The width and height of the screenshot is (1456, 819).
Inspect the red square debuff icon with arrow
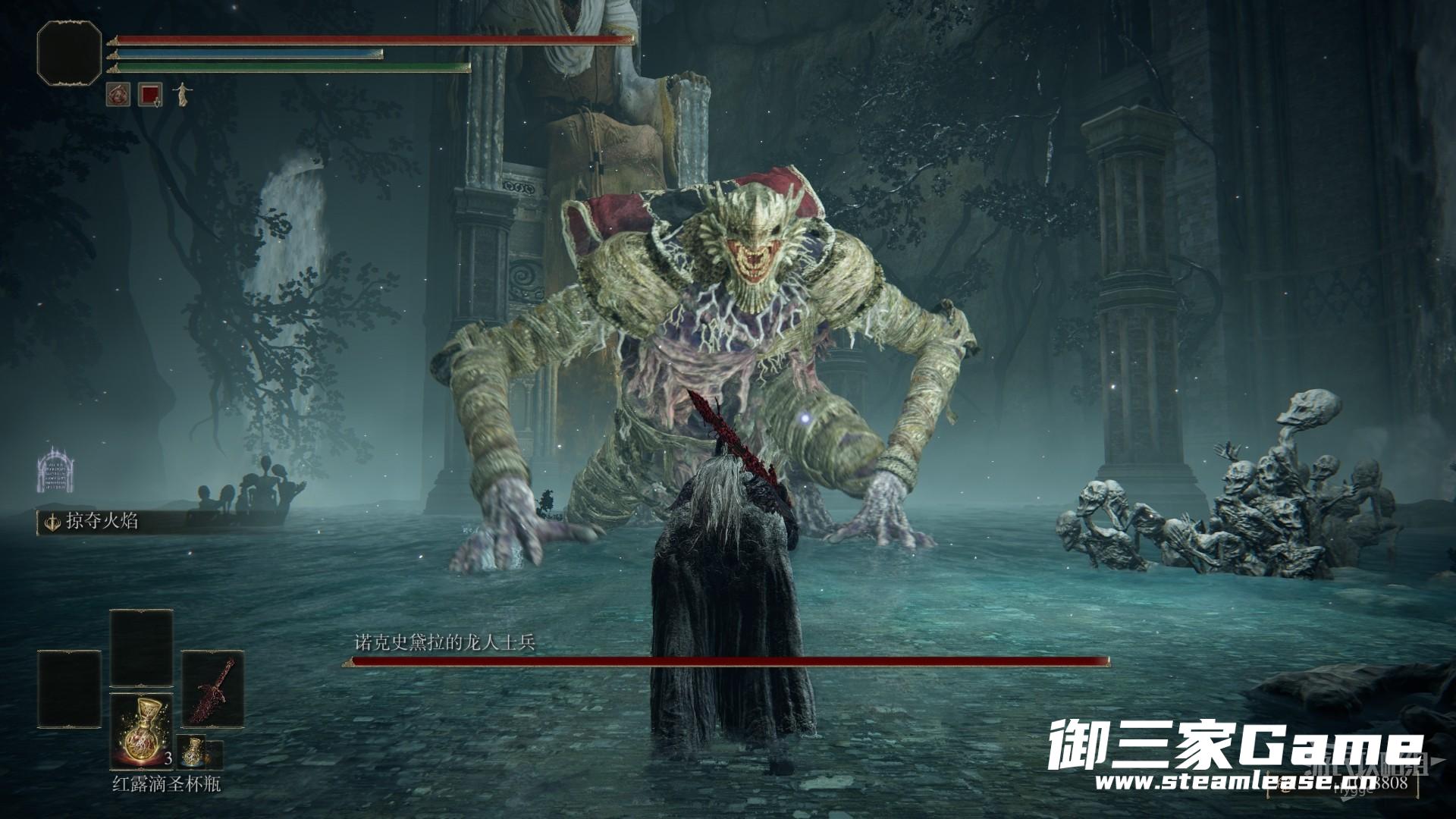pyautogui.click(x=150, y=95)
